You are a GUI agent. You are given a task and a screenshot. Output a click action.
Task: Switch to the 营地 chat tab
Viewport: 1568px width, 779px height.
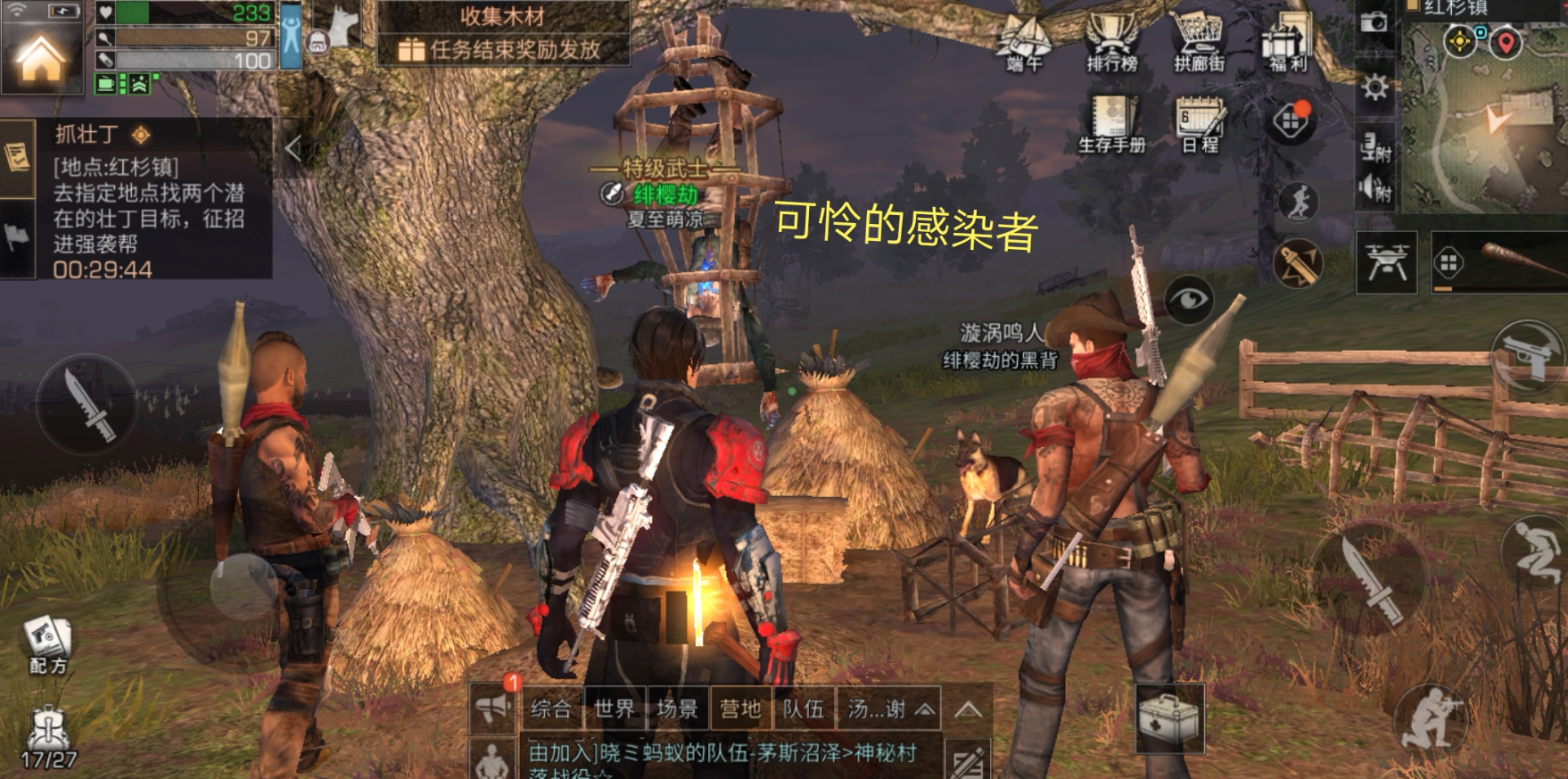click(x=740, y=709)
